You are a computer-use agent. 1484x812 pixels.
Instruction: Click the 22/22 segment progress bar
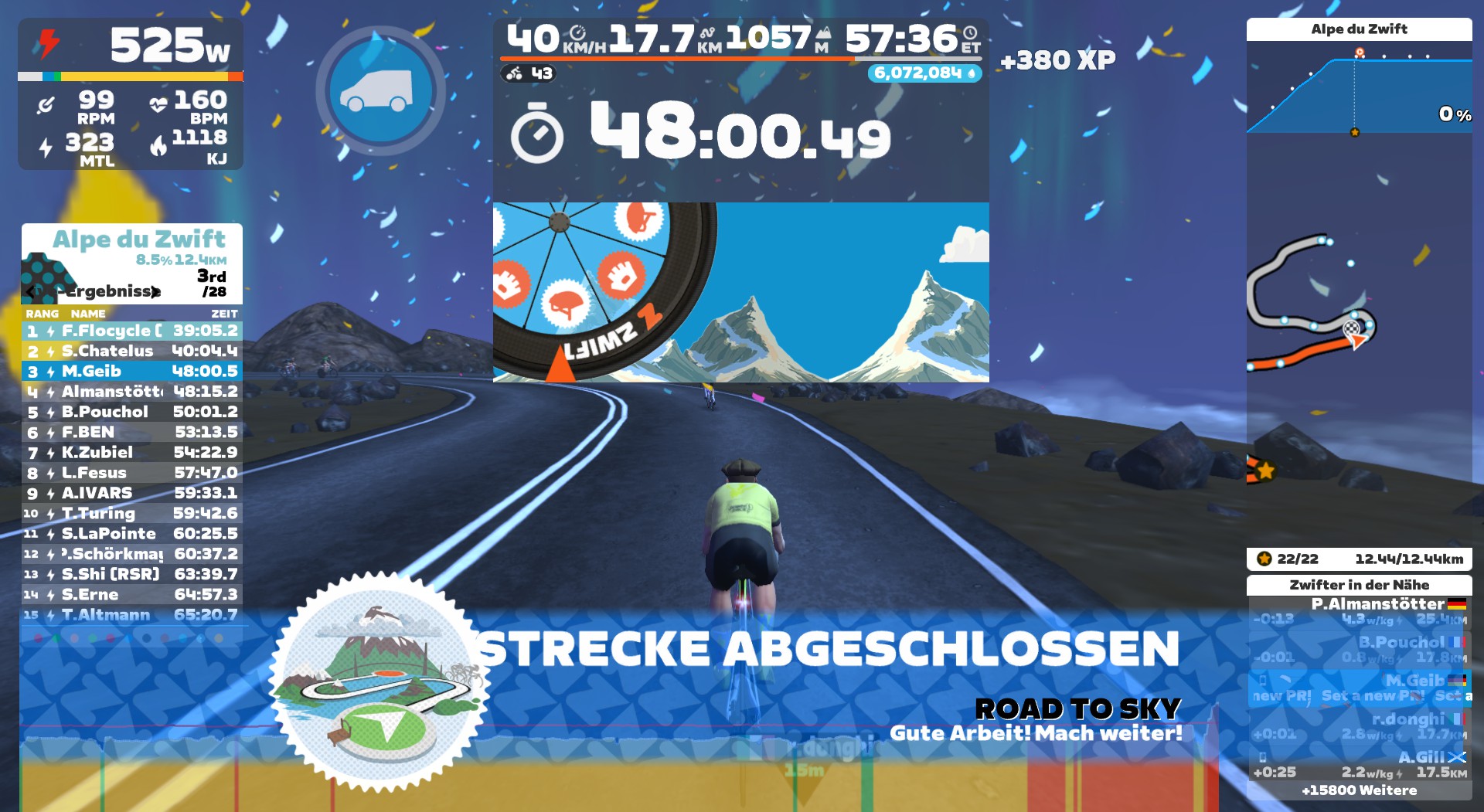click(1359, 559)
